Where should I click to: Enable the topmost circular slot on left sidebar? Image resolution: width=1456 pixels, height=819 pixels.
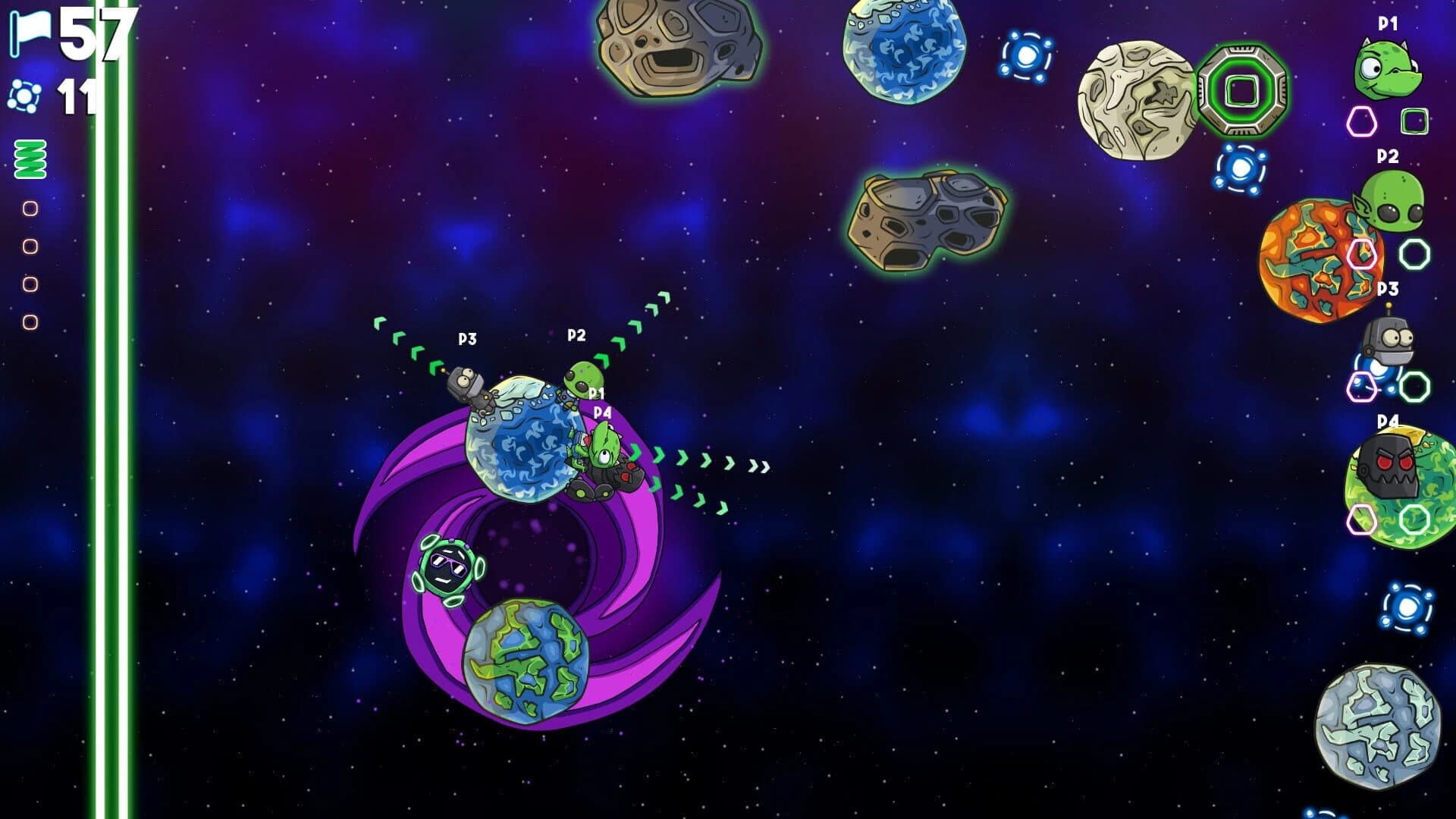[x=30, y=207]
